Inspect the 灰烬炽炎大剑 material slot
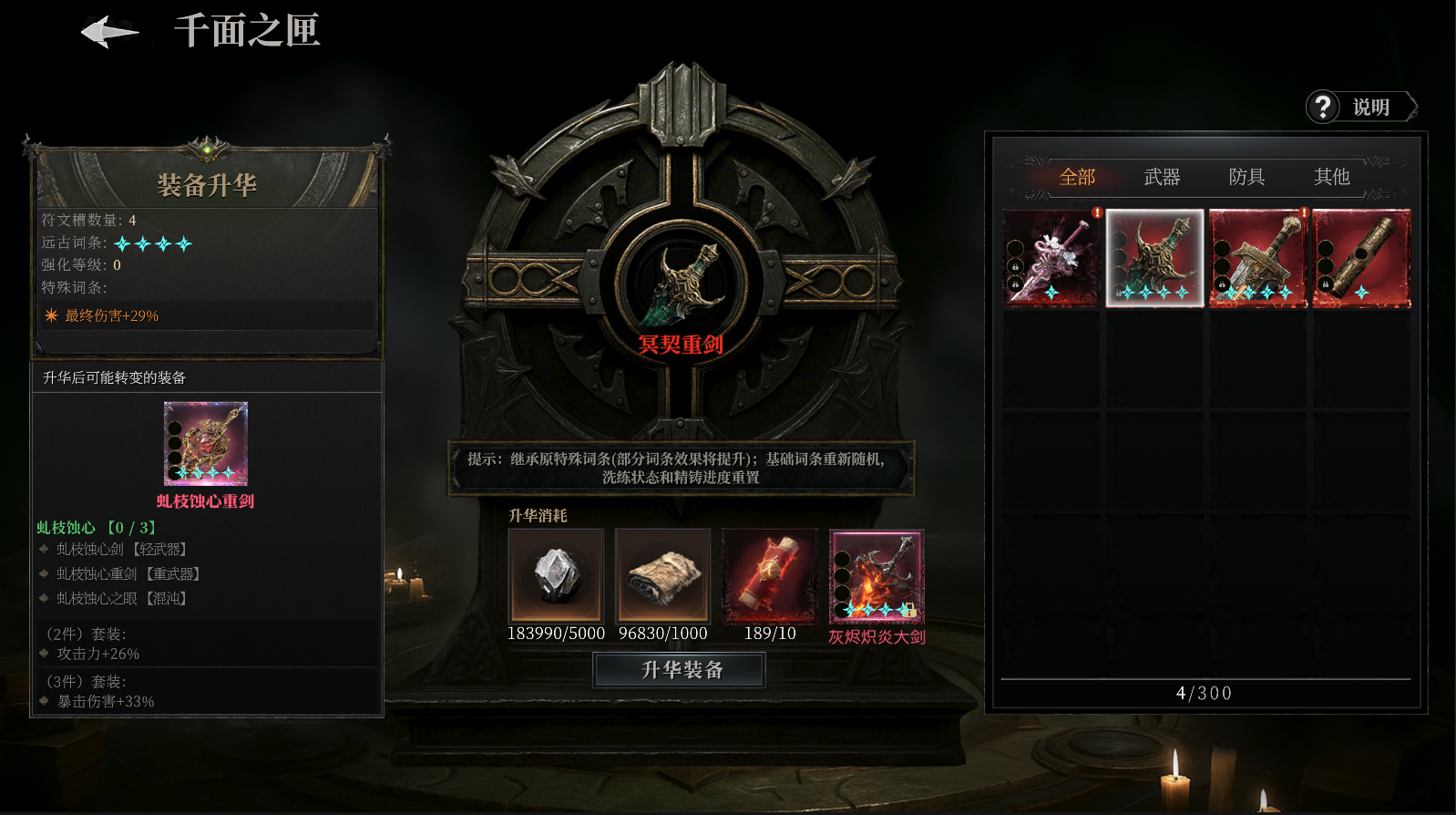Image resolution: width=1456 pixels, height=815 pixels. coord(877,576)
